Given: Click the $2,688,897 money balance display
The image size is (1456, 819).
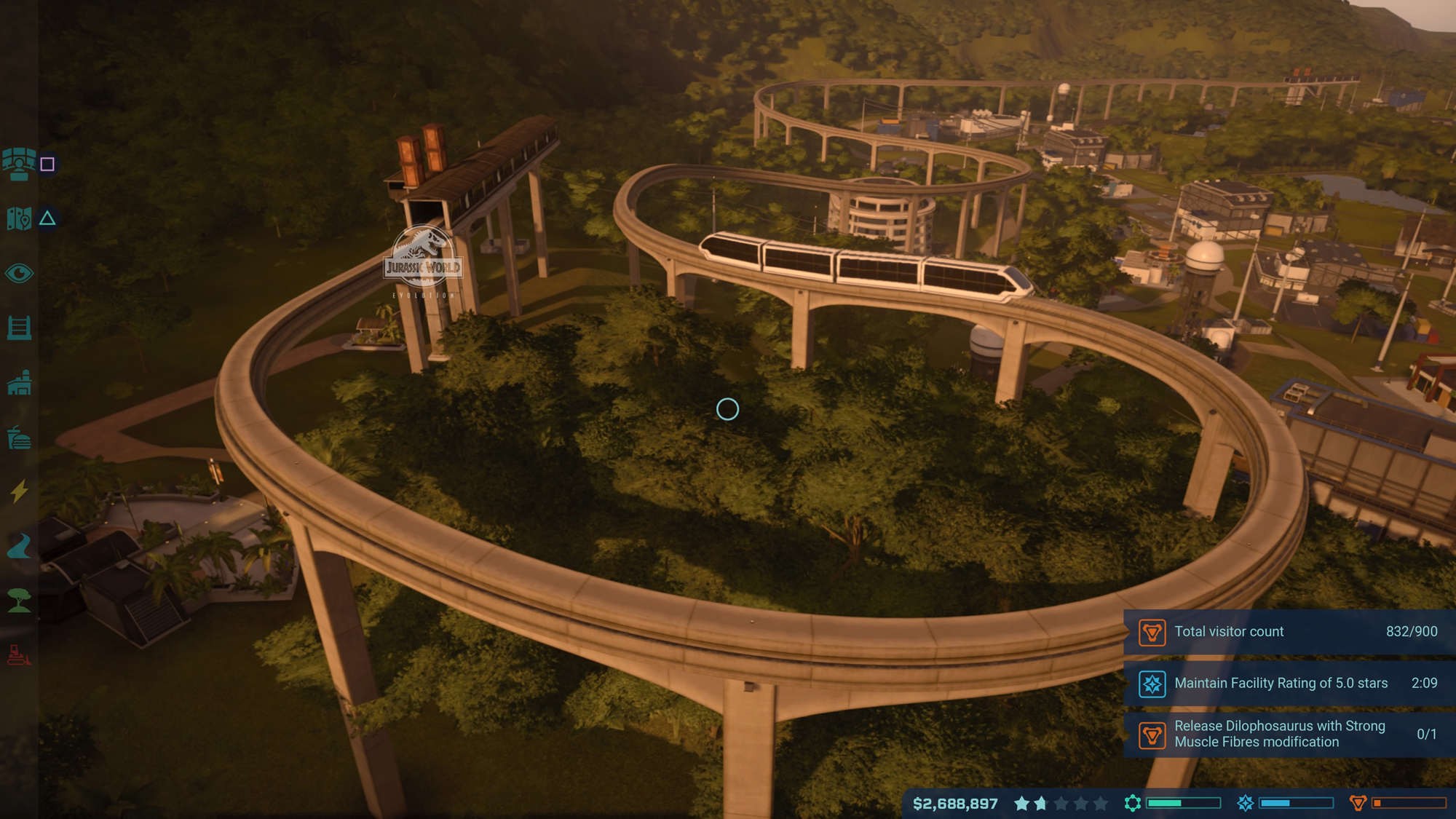Looking at the screenshot, I should pos(955,804).
